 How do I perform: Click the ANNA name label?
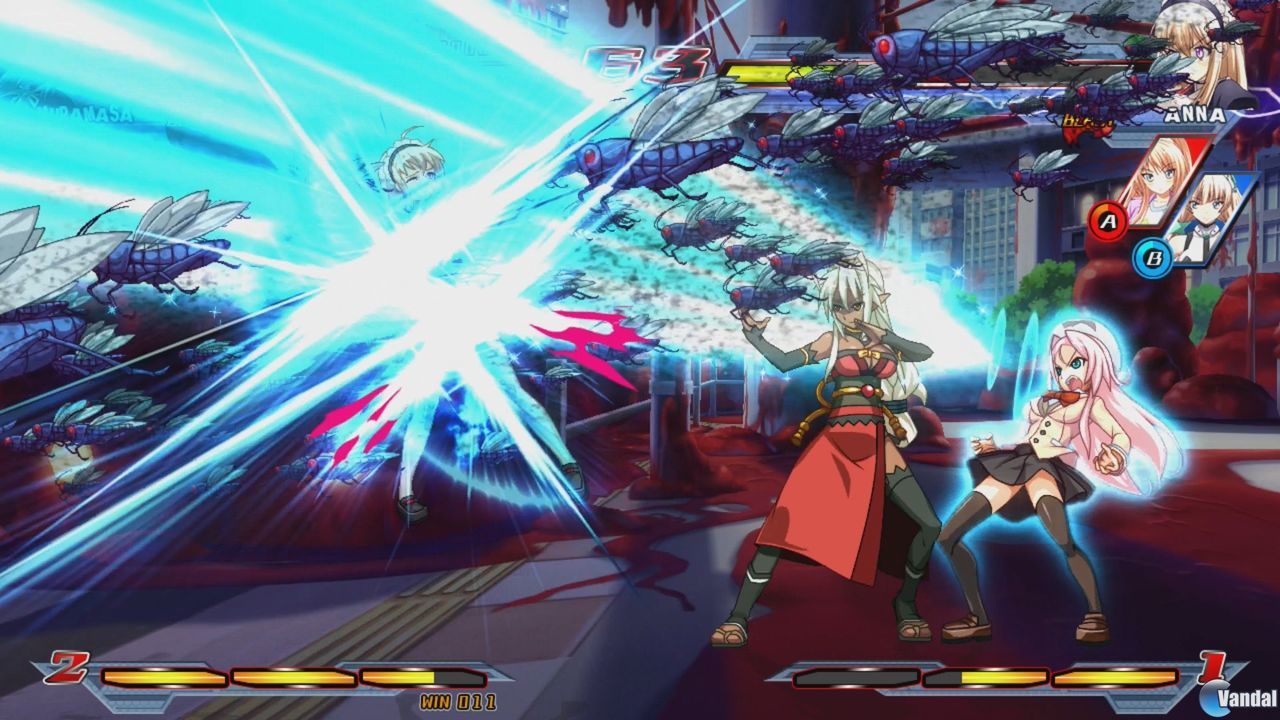coord(1195,115)
